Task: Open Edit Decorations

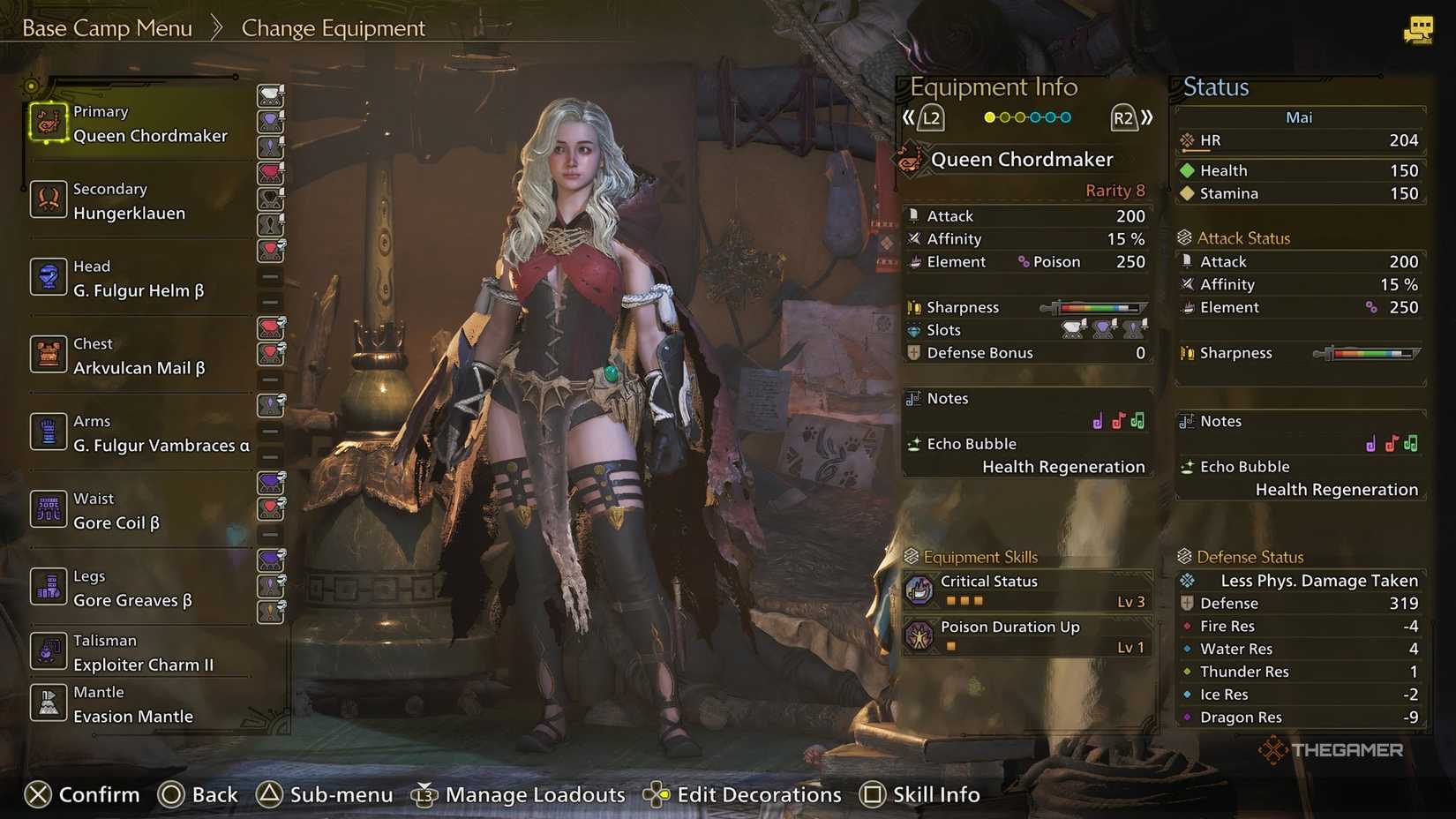Action: click(759, 794)
